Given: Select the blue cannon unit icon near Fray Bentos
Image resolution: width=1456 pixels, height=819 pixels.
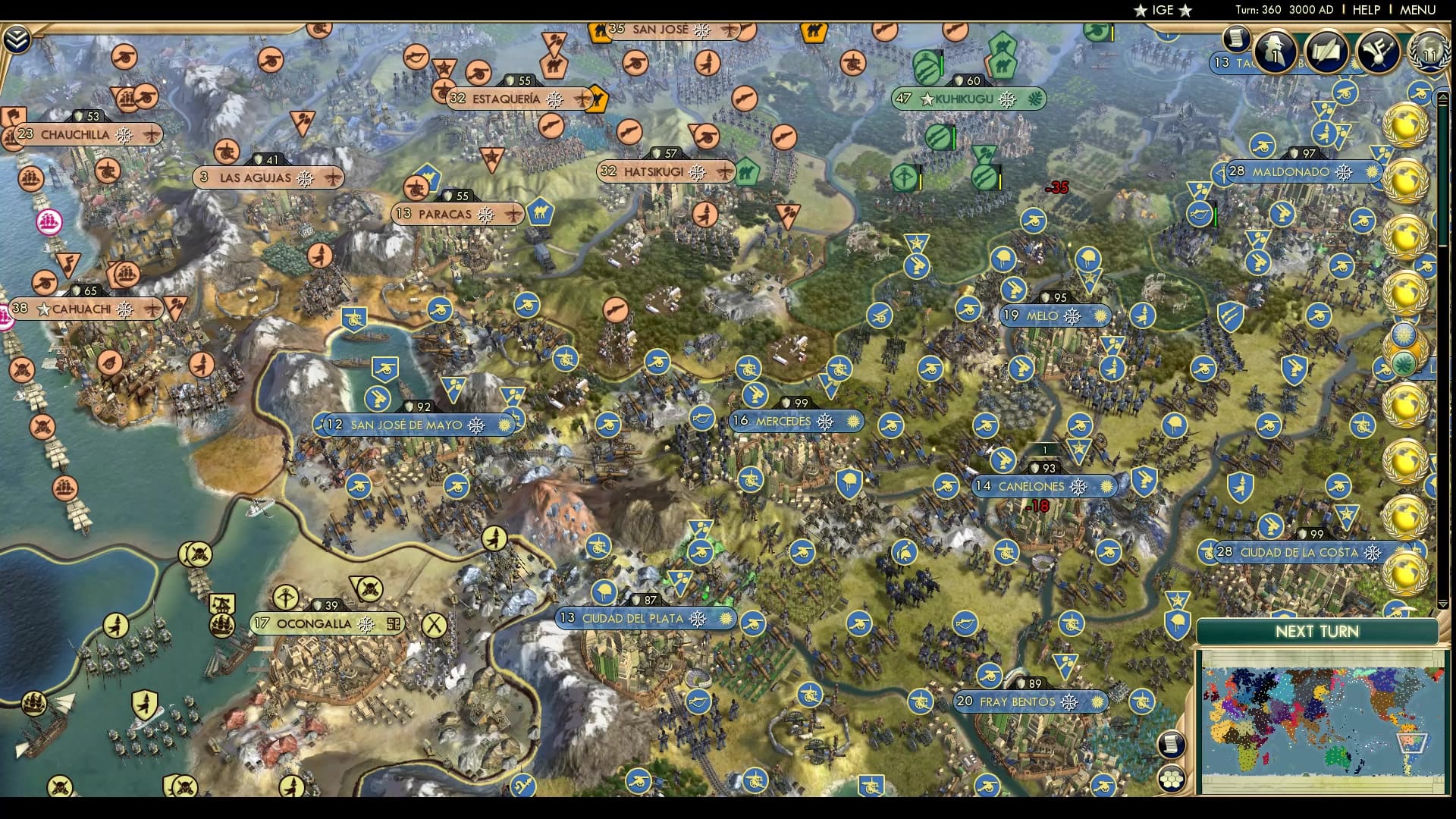Looking at the screenshot, I should [990, 675].
